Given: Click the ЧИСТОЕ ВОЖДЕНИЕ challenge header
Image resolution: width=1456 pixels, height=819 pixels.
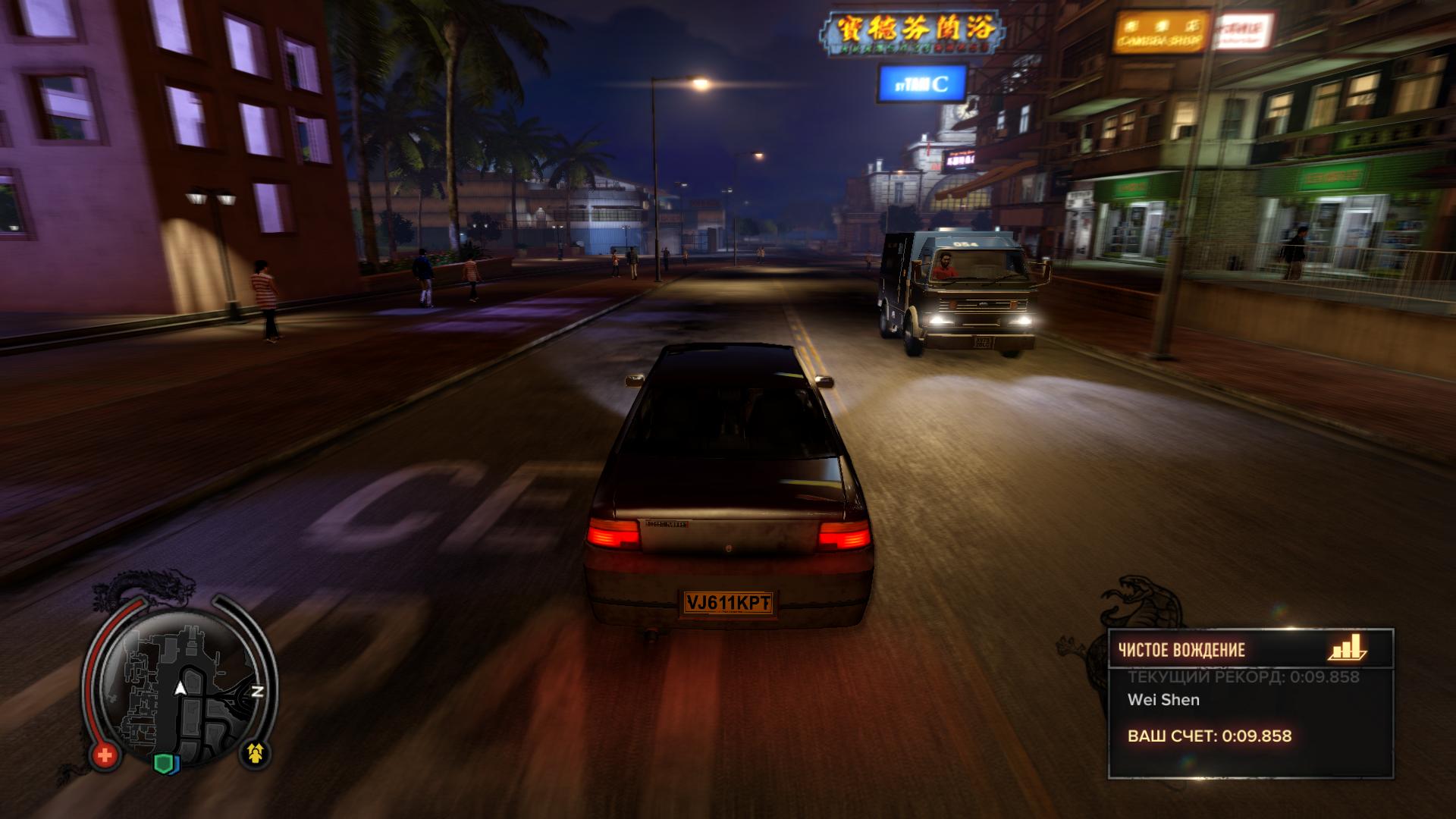Looking at the screenshot, I should pyautogui.click(x=1181, y=650).
